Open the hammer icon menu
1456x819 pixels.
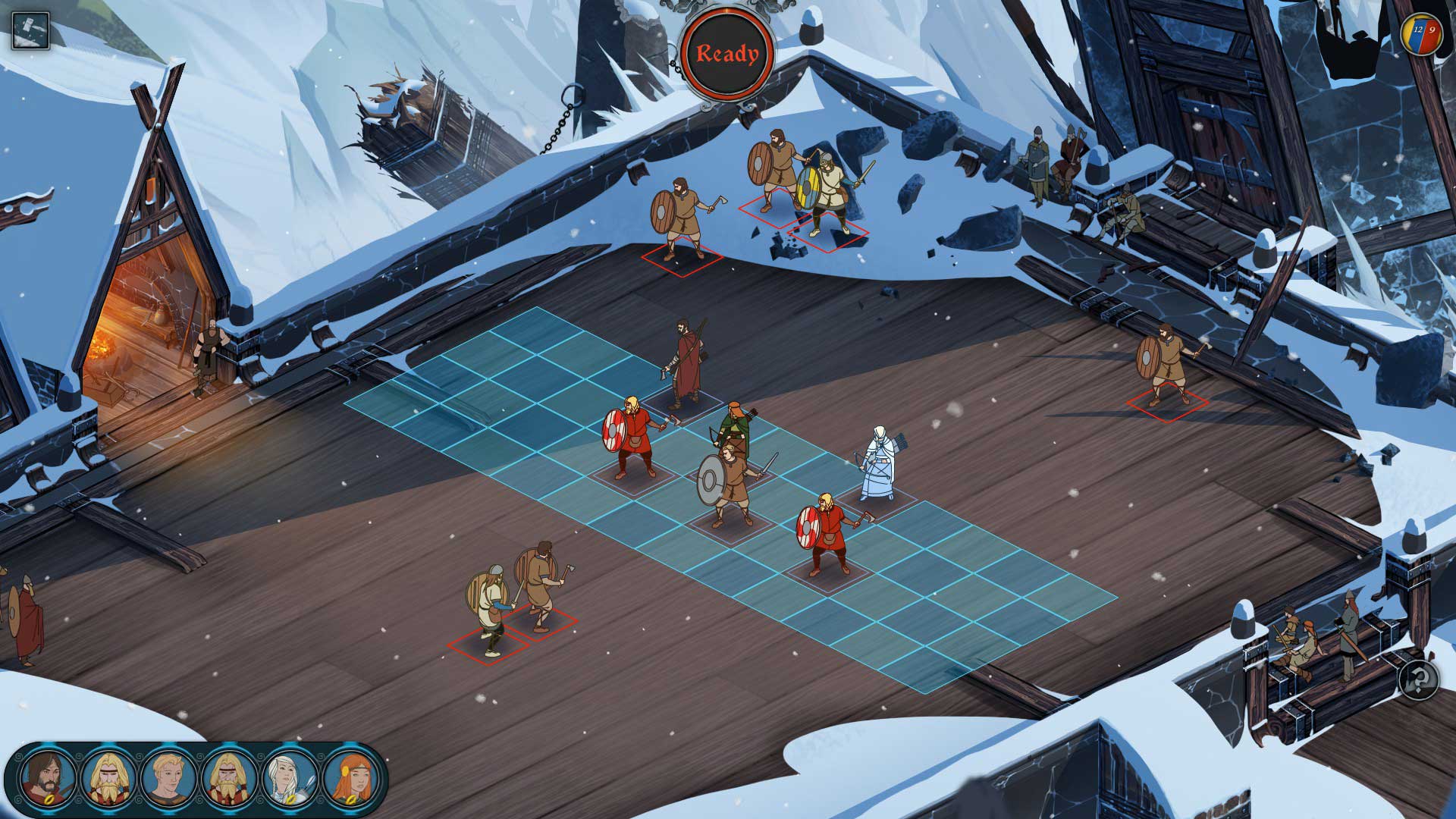tap(30, 30)
